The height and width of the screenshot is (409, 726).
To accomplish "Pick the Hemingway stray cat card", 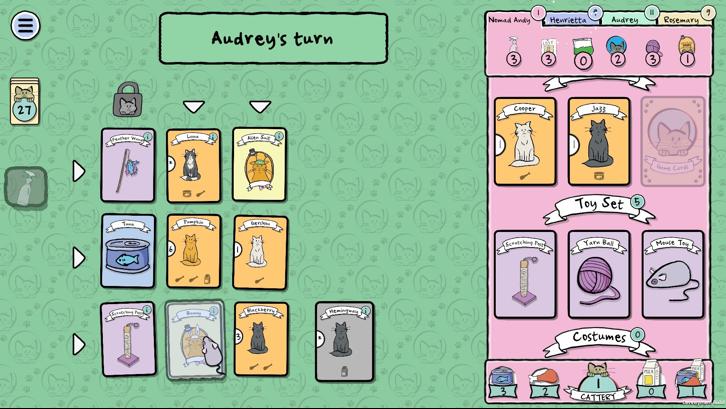I will (344, 341).
